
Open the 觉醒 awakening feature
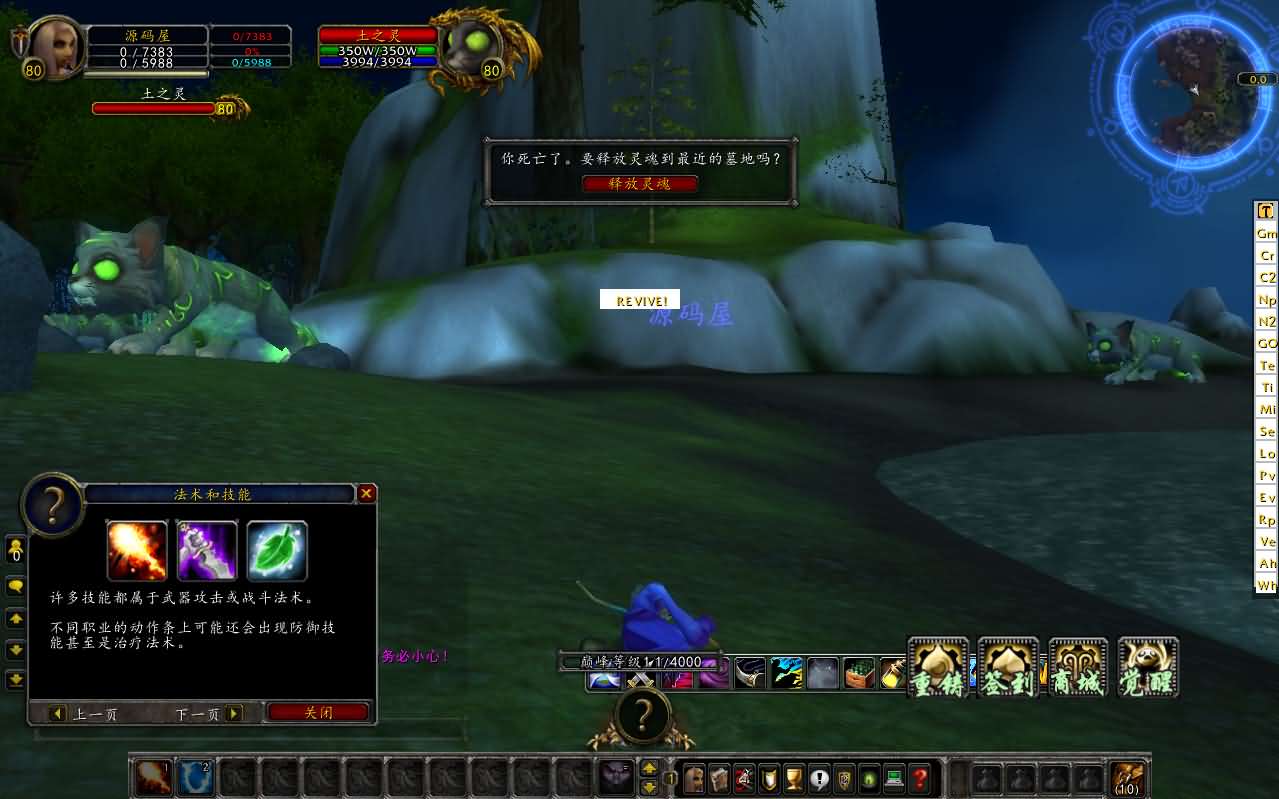(x=1148, y=668)
